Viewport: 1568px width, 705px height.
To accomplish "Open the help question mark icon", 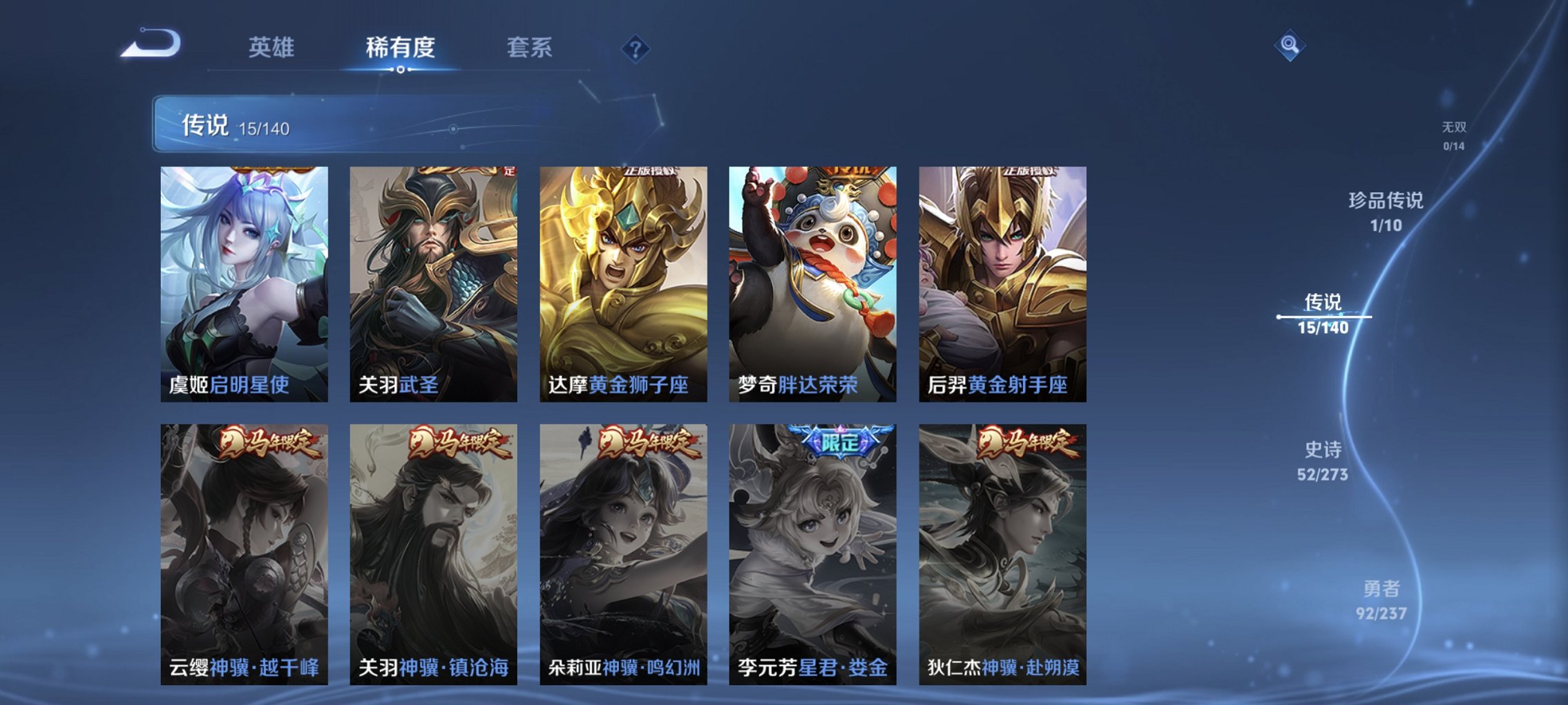I will 636,48.
